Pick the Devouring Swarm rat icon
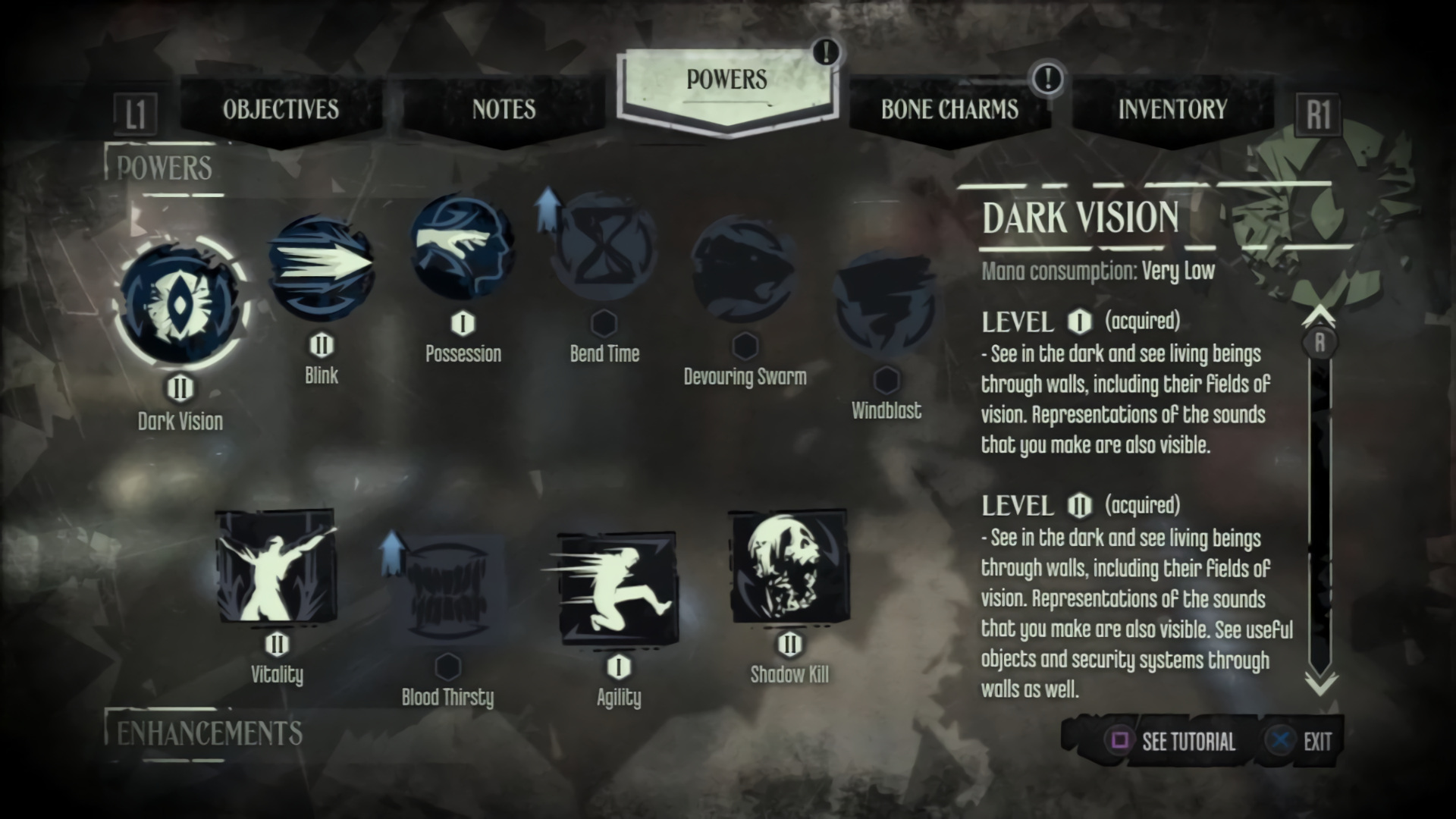Viewport: 1456px width, 819px height. pos(745,268)
